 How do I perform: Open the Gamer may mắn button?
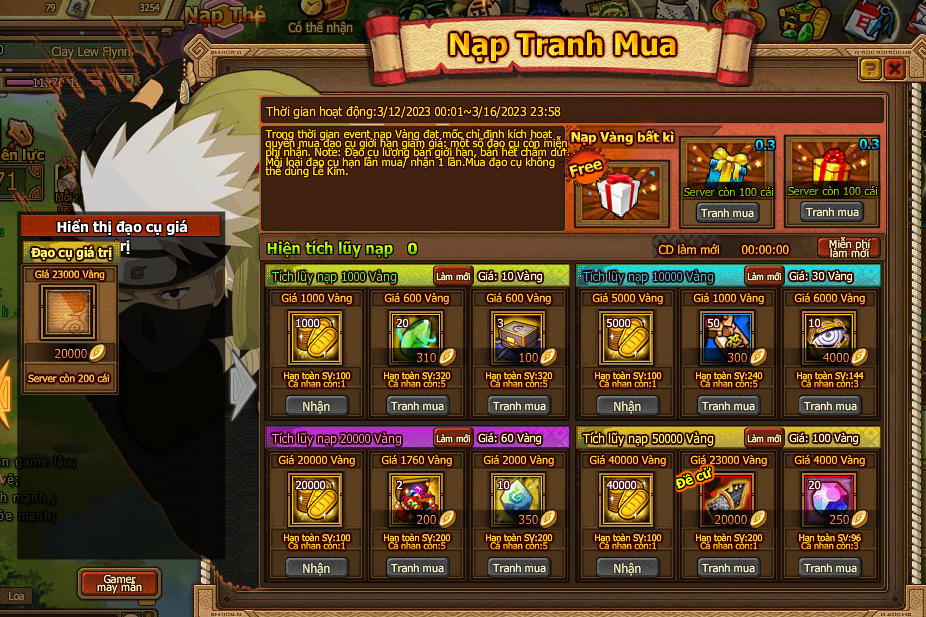click(x=119, y=583)
